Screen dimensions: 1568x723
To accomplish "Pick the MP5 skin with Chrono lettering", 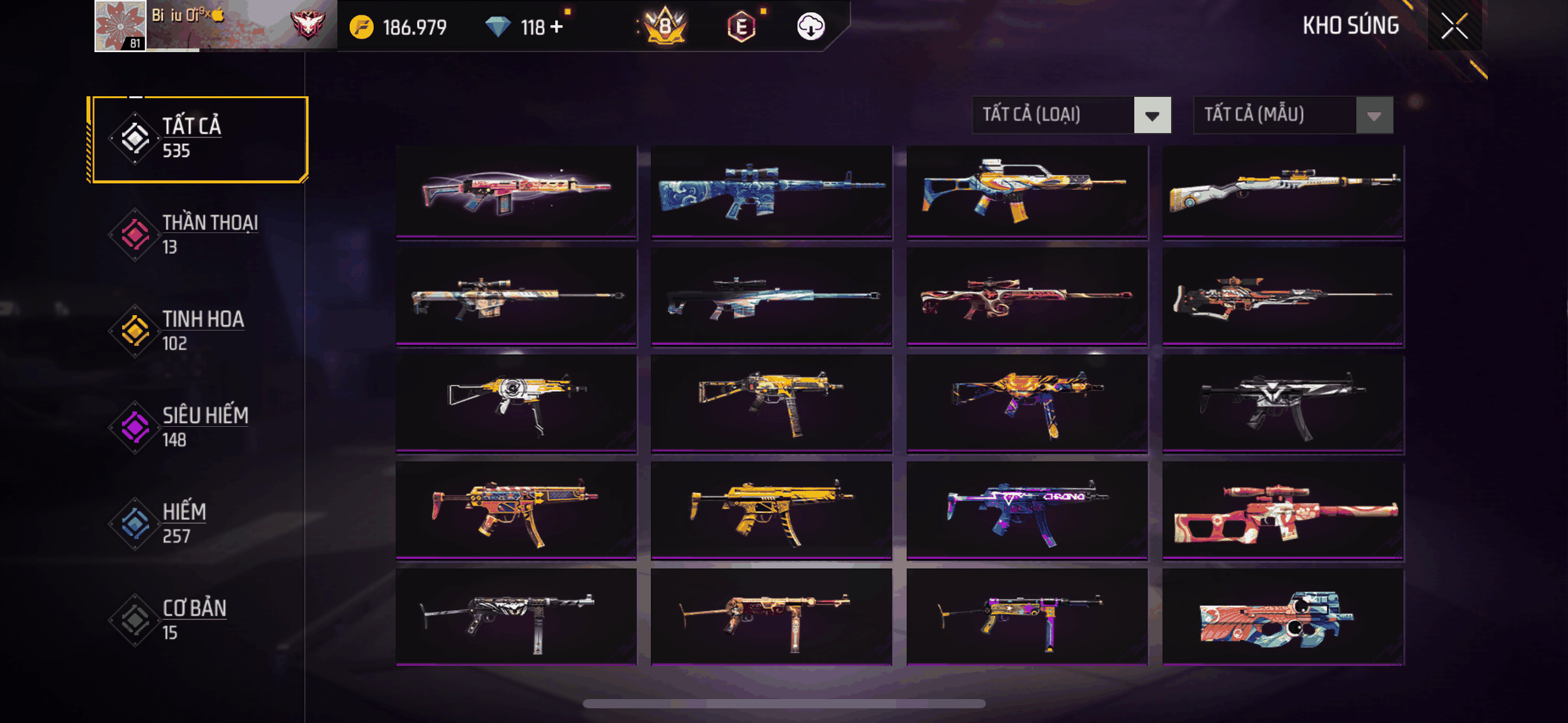I will (x=1026, y=510).
